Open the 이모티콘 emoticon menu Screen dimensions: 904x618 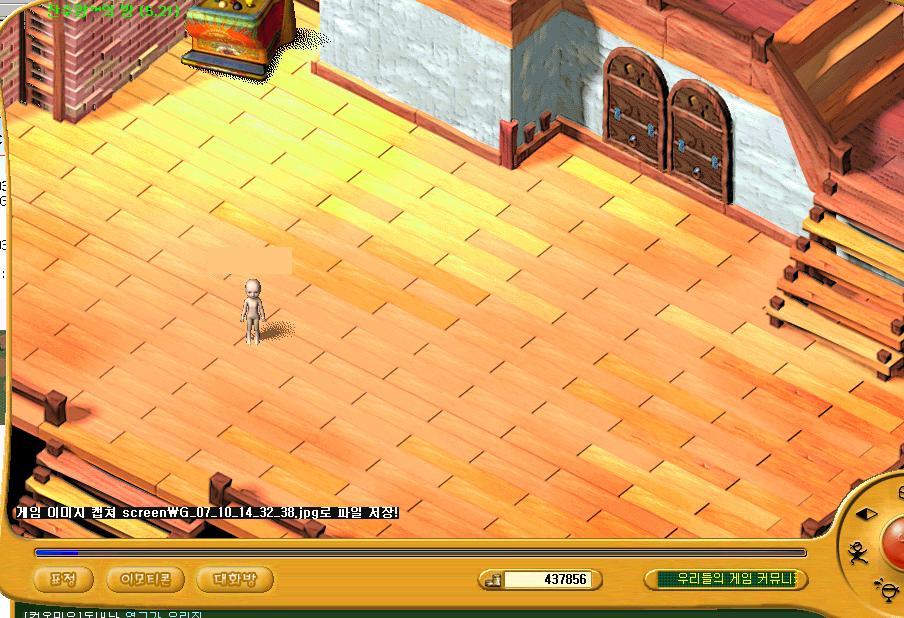point(146,579)
